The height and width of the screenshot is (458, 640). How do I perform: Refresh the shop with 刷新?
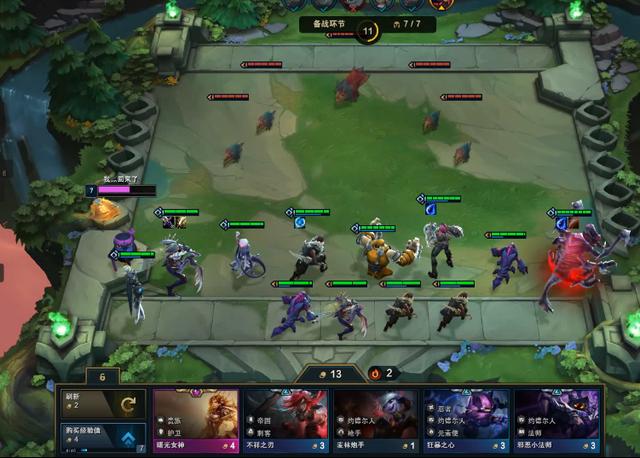[102, 404]
